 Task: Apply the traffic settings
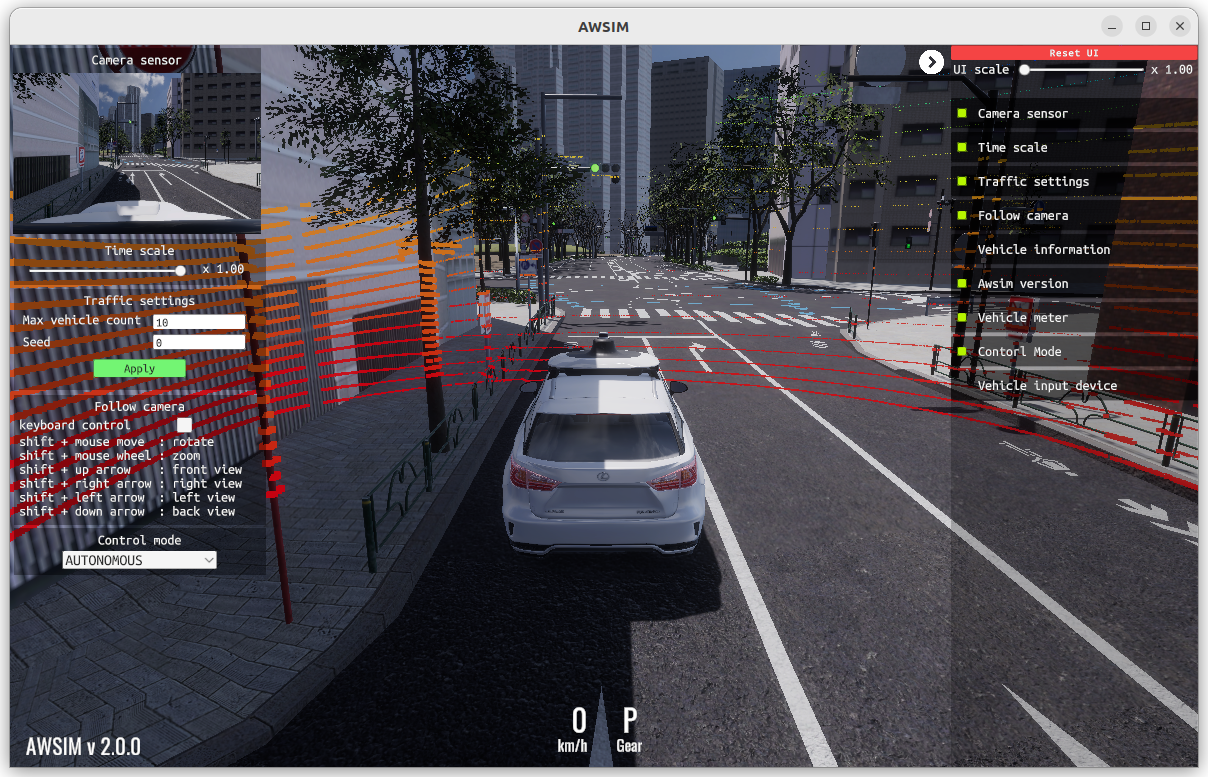click(139, 368)
